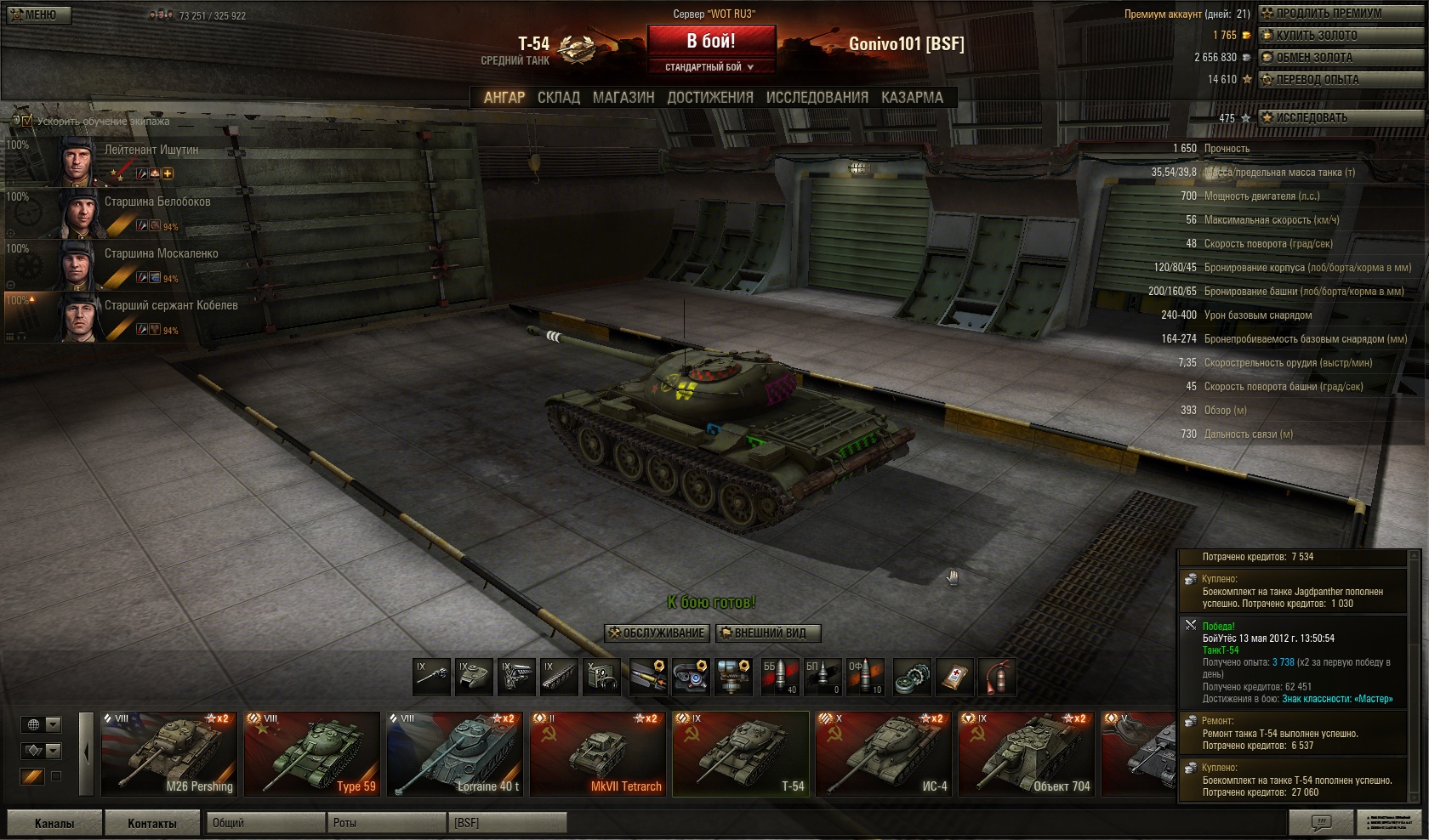Viewport: 1429px width, 840px height.
Task: Click Продлить премиум button
Action: coord(1328,14)
